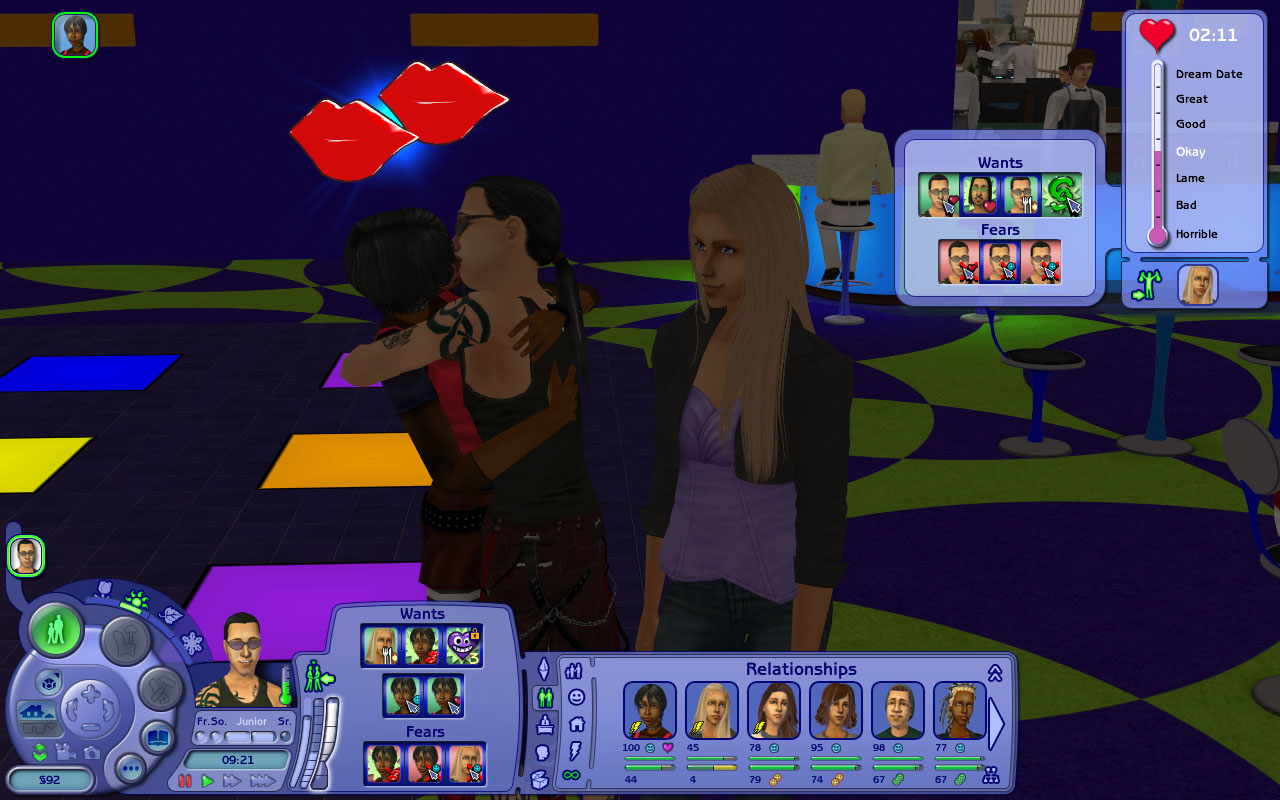This screenshot has width=1280, height=800.
Task: Open the Inventory box tab
Action: 540,779
